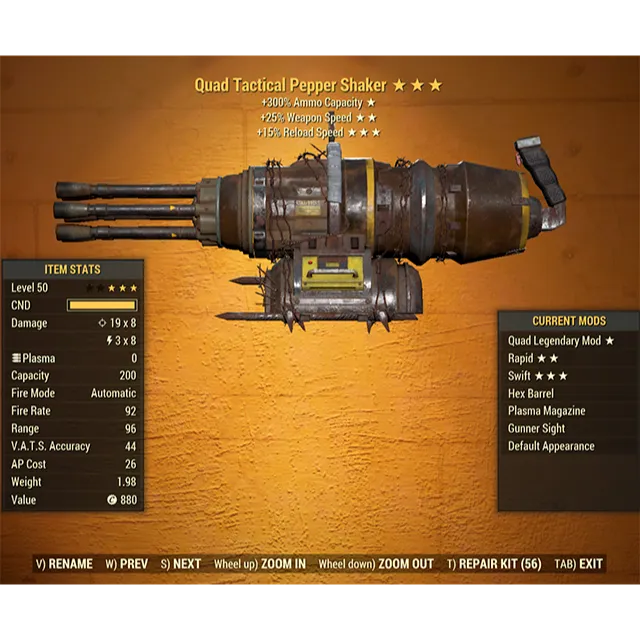Select the Default Appearance entry
Viewport: 640px width, 640px height.
point(551,446)
